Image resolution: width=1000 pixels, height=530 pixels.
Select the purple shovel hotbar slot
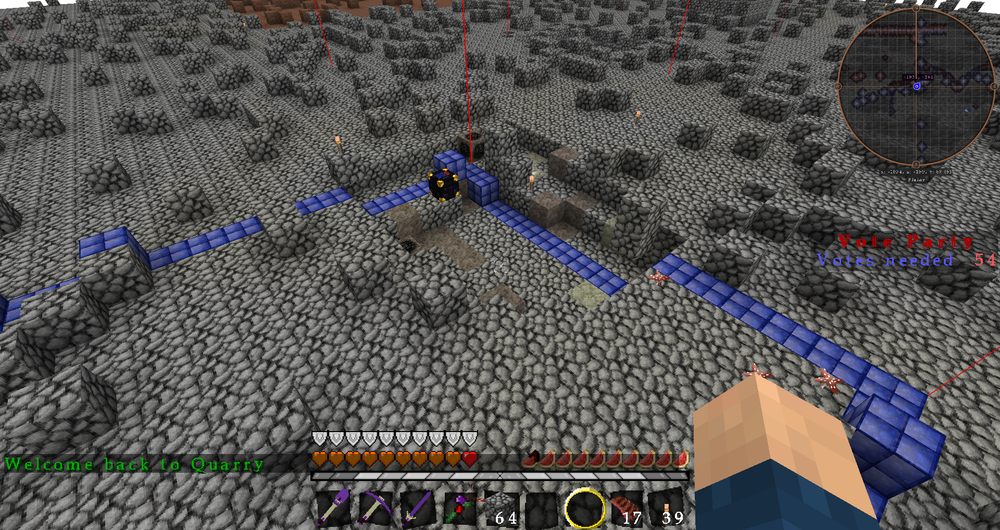click(x=335, y=508)
